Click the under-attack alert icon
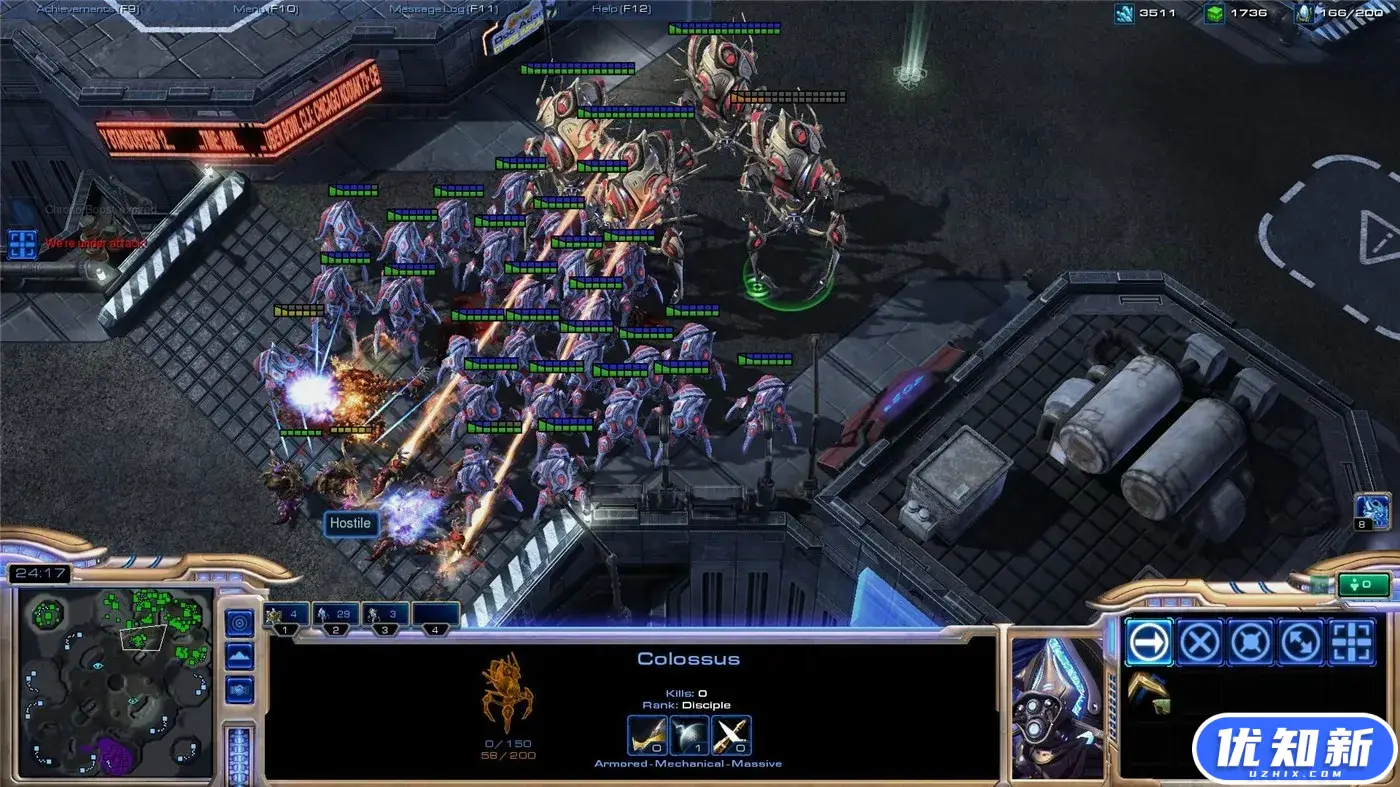The width and height of the screenshot is (1400, 787). [22, 244]
